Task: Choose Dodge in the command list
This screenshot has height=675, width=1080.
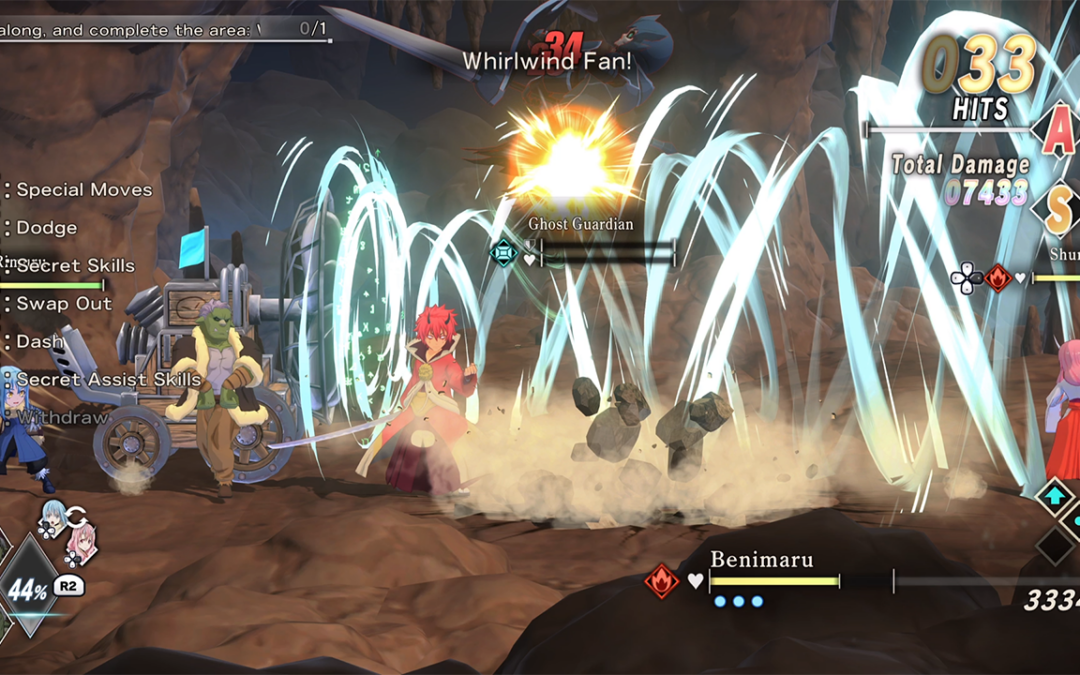Action: tap(46, 228)
